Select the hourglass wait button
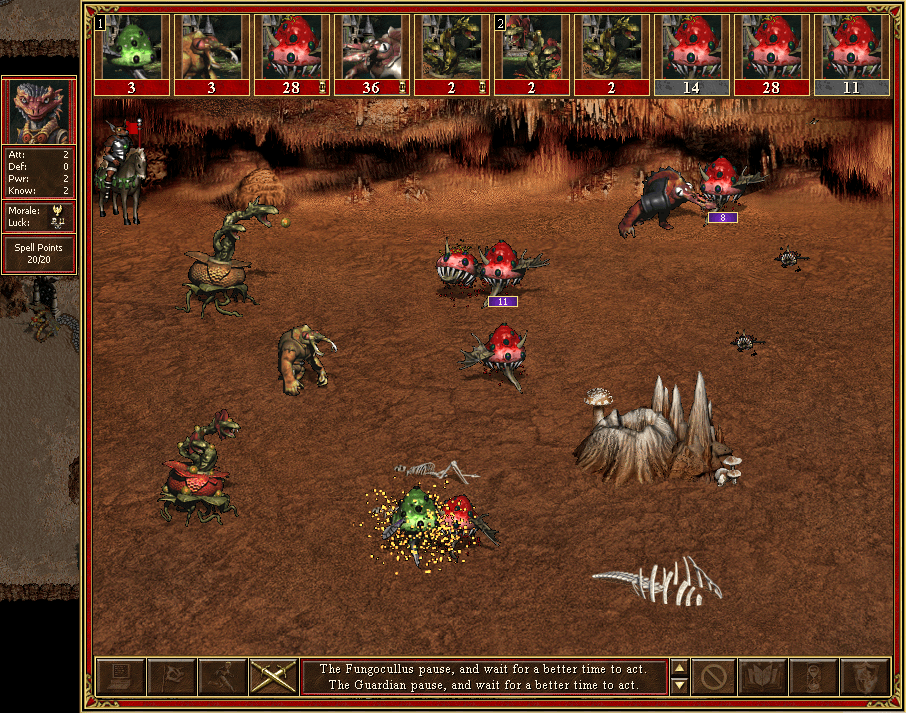This screenshot has width=906, height=713. coord(813,677)
